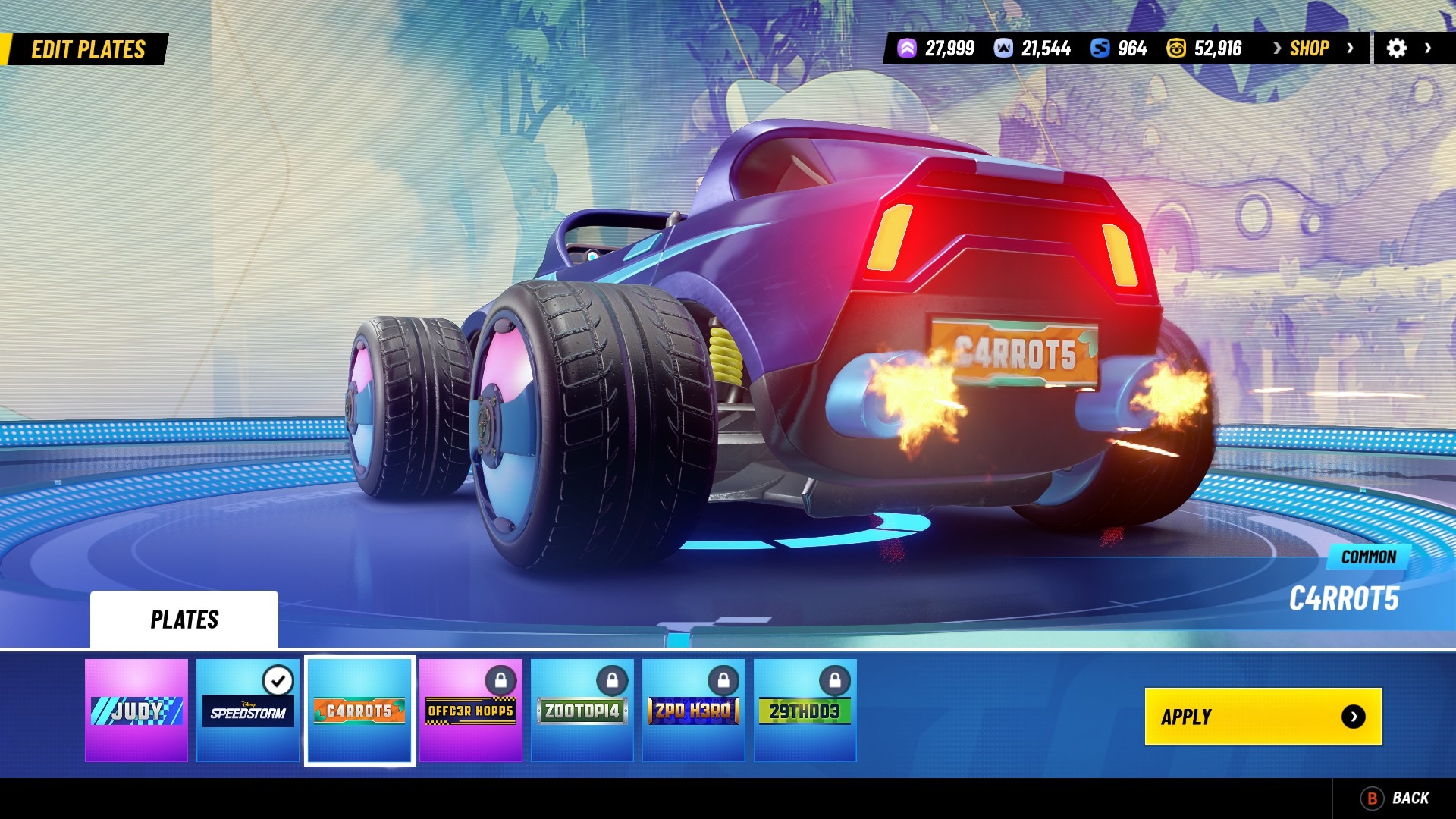The height and width of the screenshot is (819, 1456).
Task: Pick the locked OFFC3R HOPP5 plate
Action: click(x=471, y=711)
